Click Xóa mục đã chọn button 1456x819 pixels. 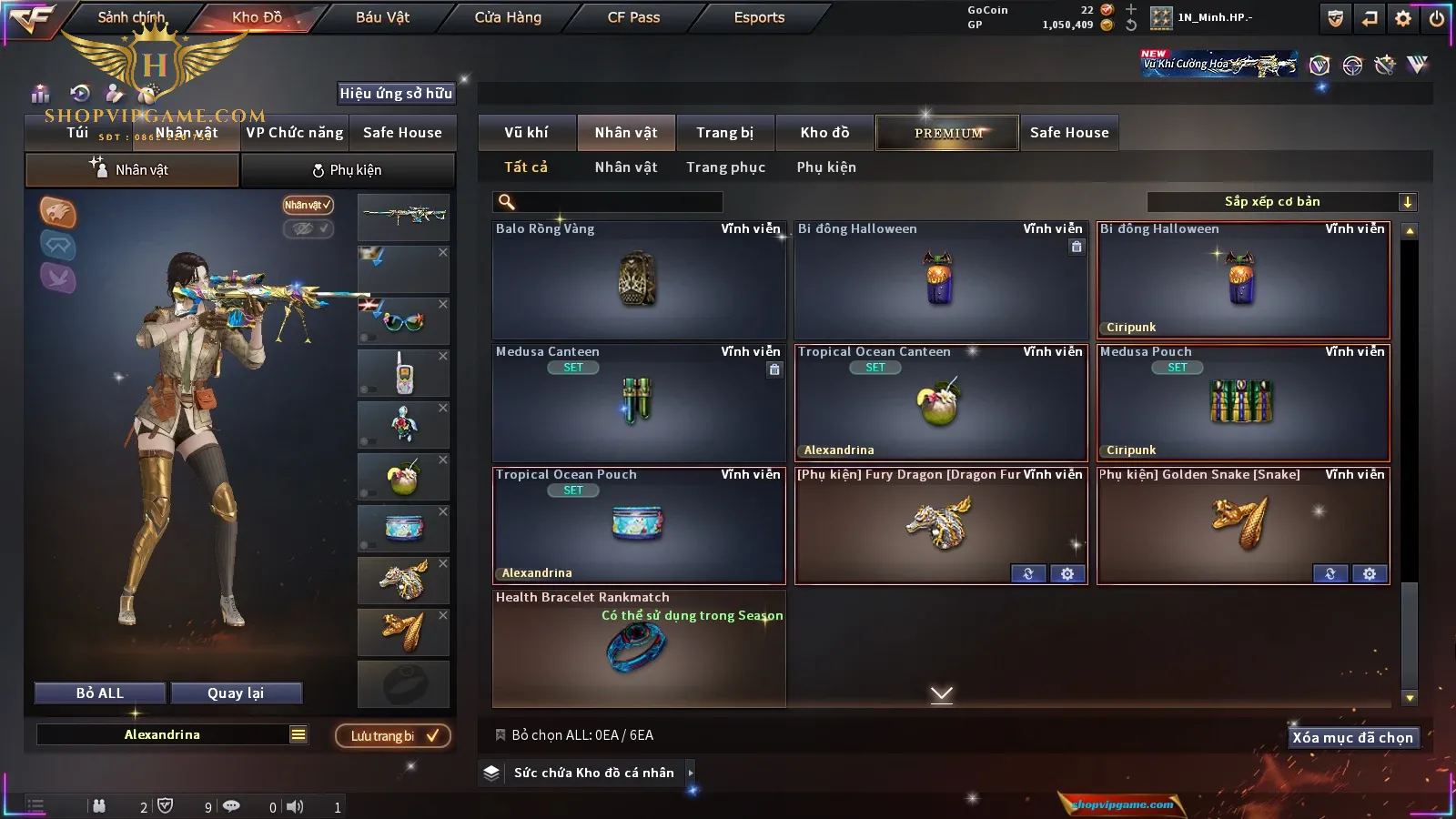pyautogui.click(x=1352, y=738)
